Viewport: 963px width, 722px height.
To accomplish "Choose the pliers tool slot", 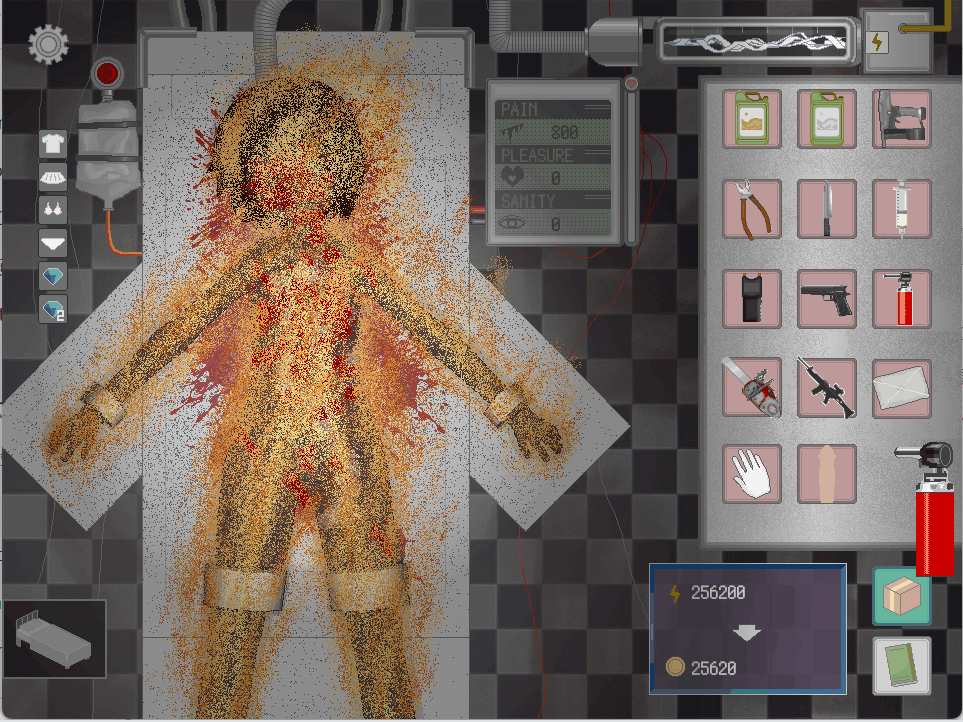I will [752, 209].
